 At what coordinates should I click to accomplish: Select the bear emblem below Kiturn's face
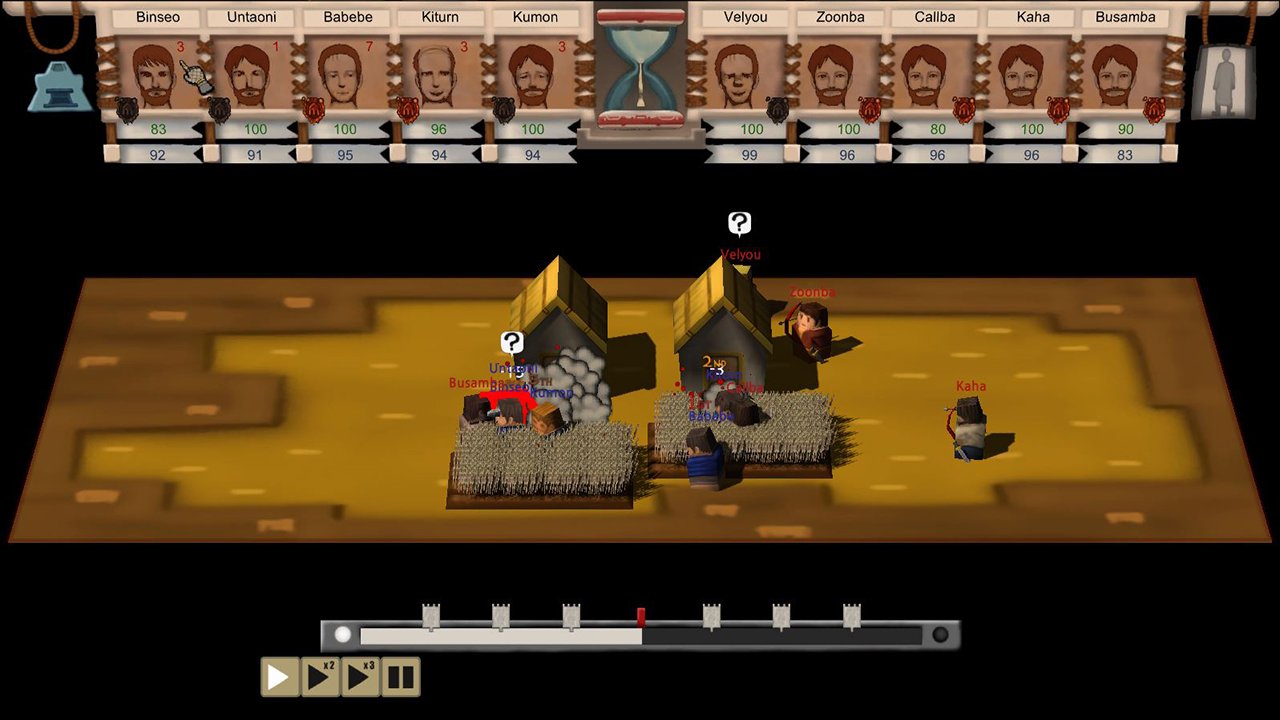pos(407,107)
